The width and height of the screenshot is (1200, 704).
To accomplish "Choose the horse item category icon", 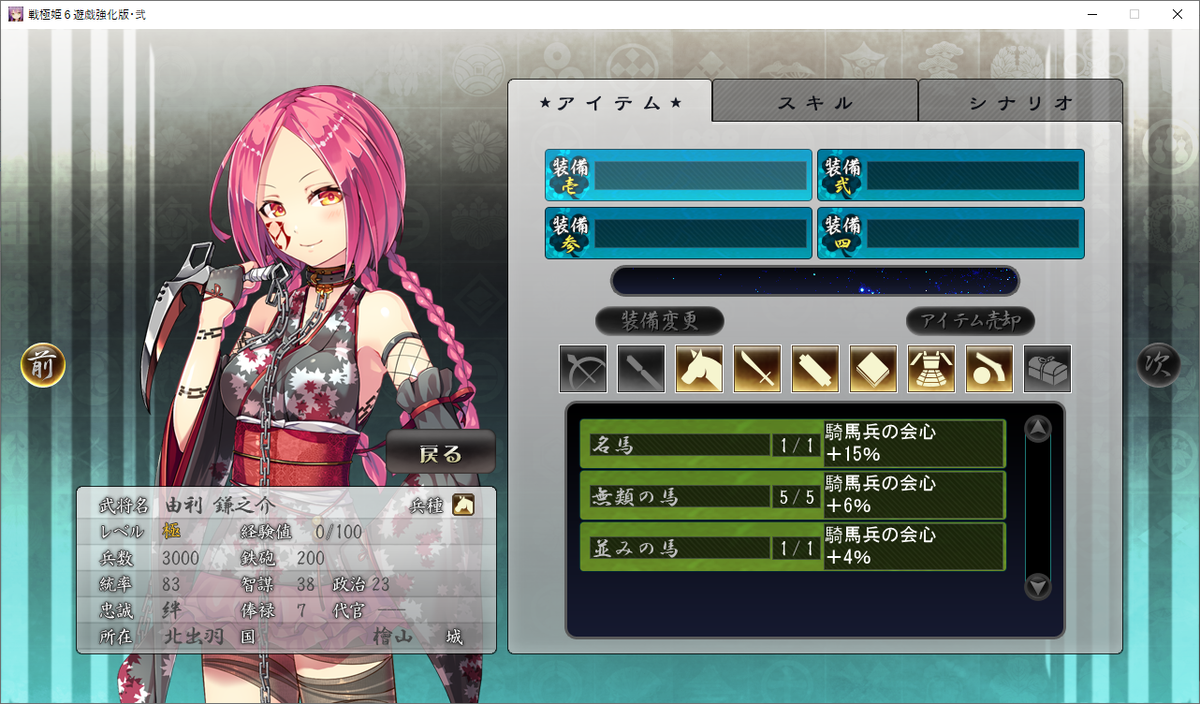I will click(699, 369).
